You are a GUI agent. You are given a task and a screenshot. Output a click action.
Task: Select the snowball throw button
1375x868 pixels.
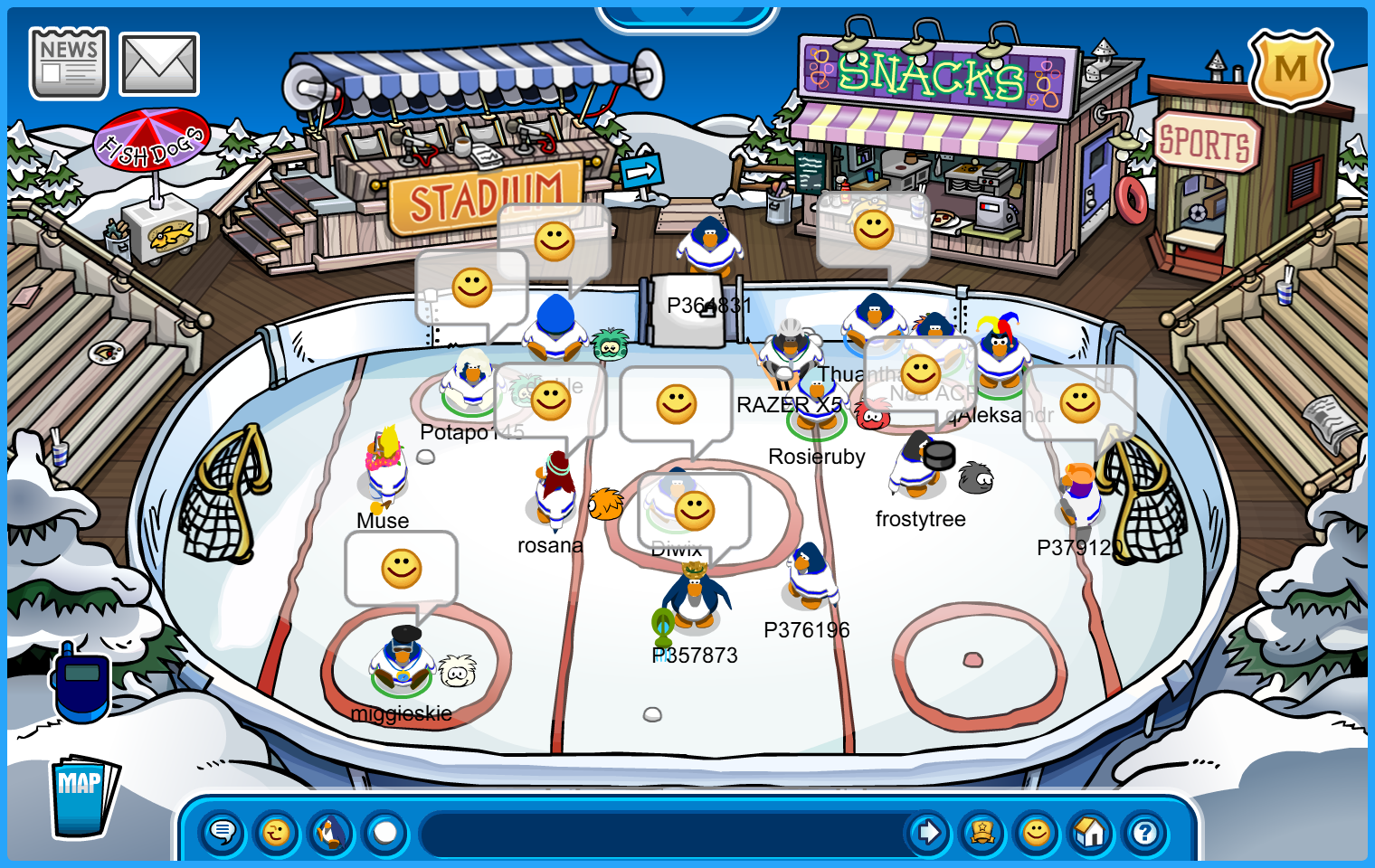point(385,832)
